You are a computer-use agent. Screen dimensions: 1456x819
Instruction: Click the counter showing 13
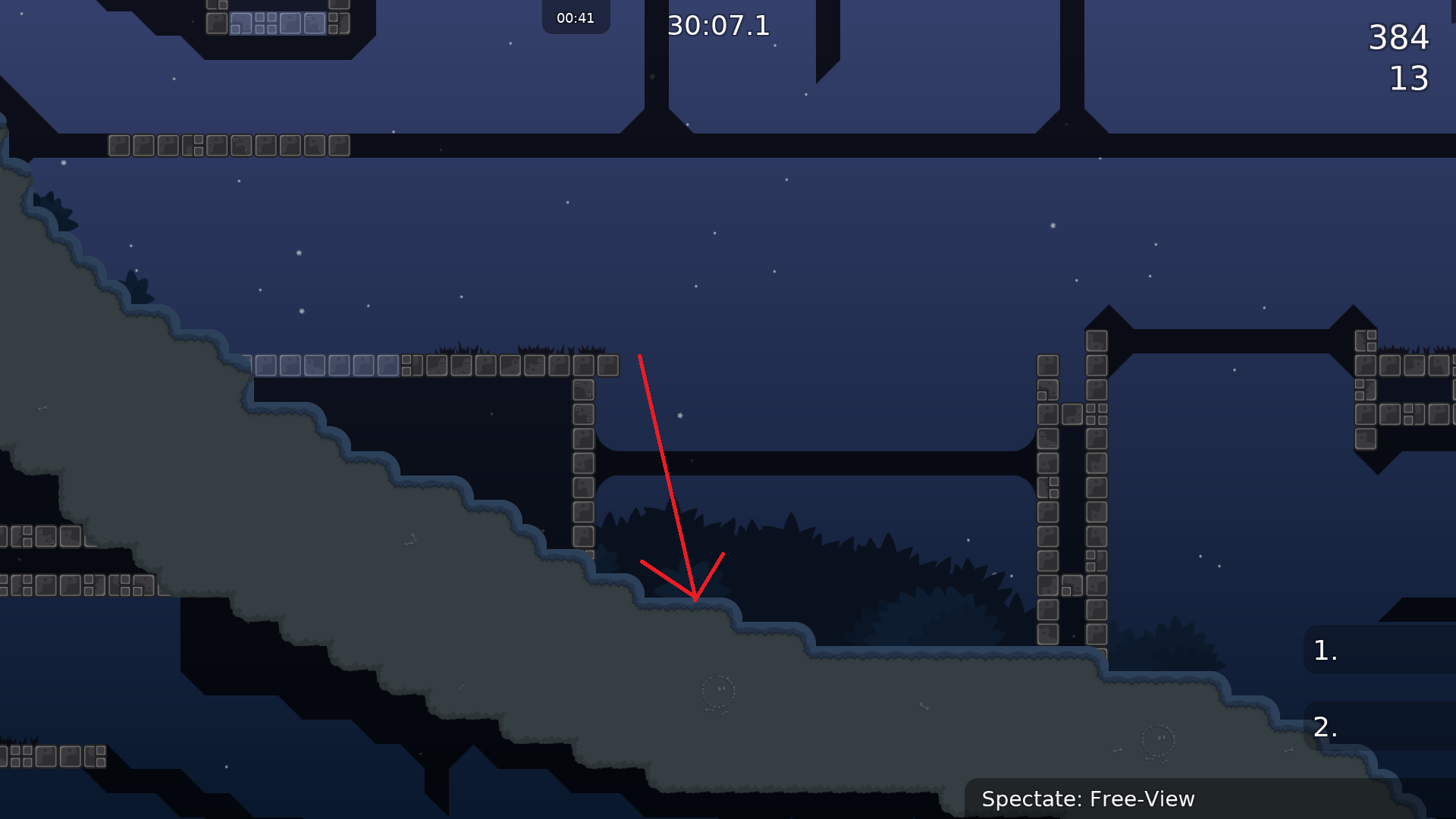point(1410,79)
